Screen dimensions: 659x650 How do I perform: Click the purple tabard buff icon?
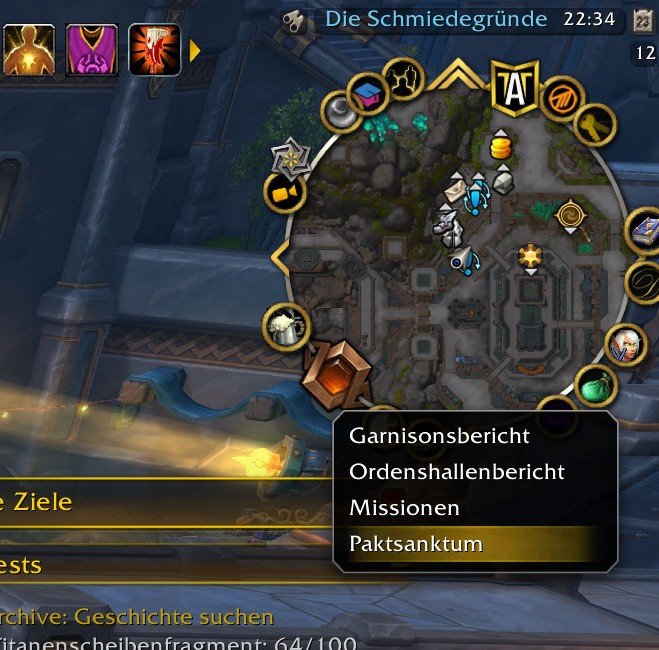[91, 51]
